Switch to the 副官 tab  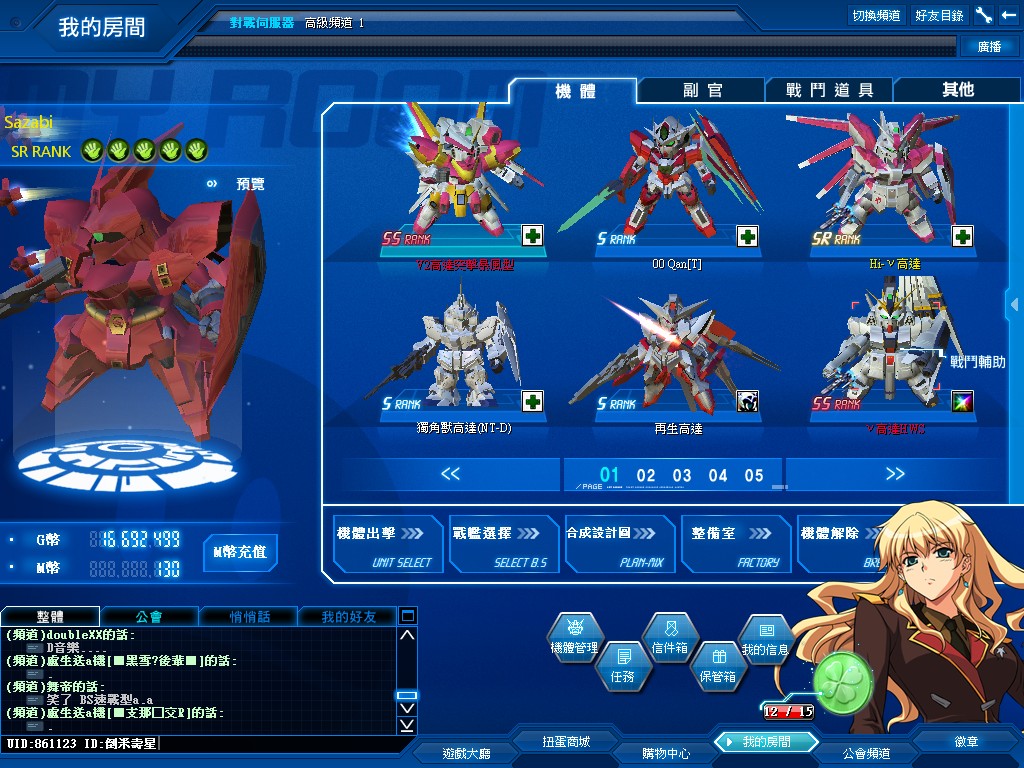(702, 90)
